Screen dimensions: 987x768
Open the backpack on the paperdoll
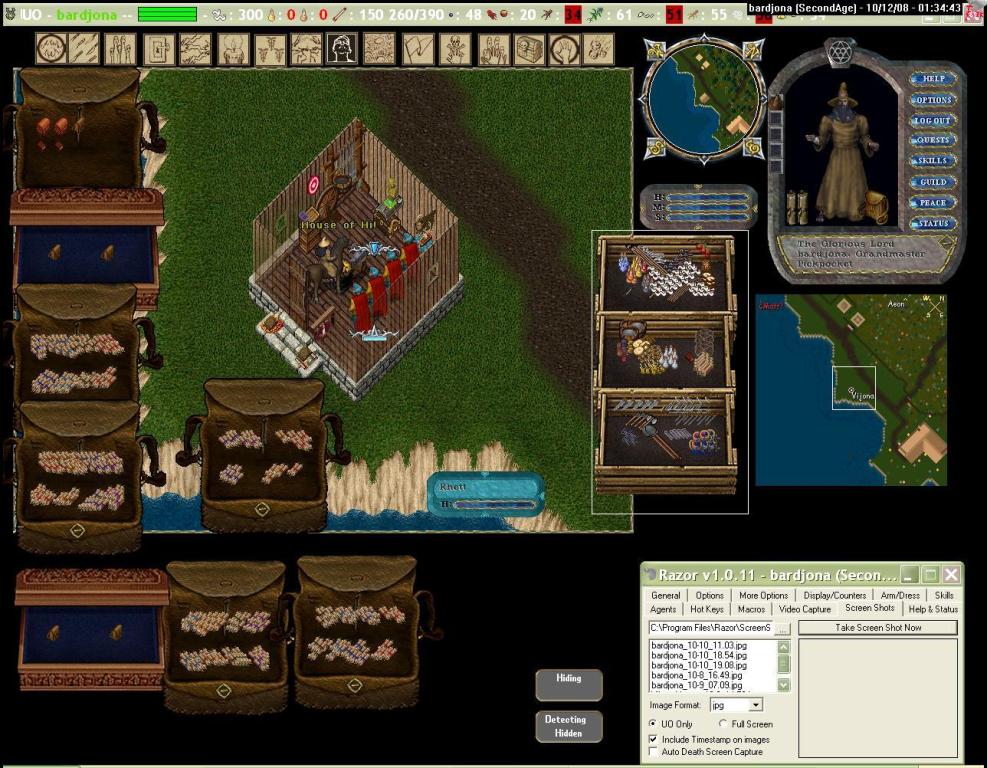point(876,207)
